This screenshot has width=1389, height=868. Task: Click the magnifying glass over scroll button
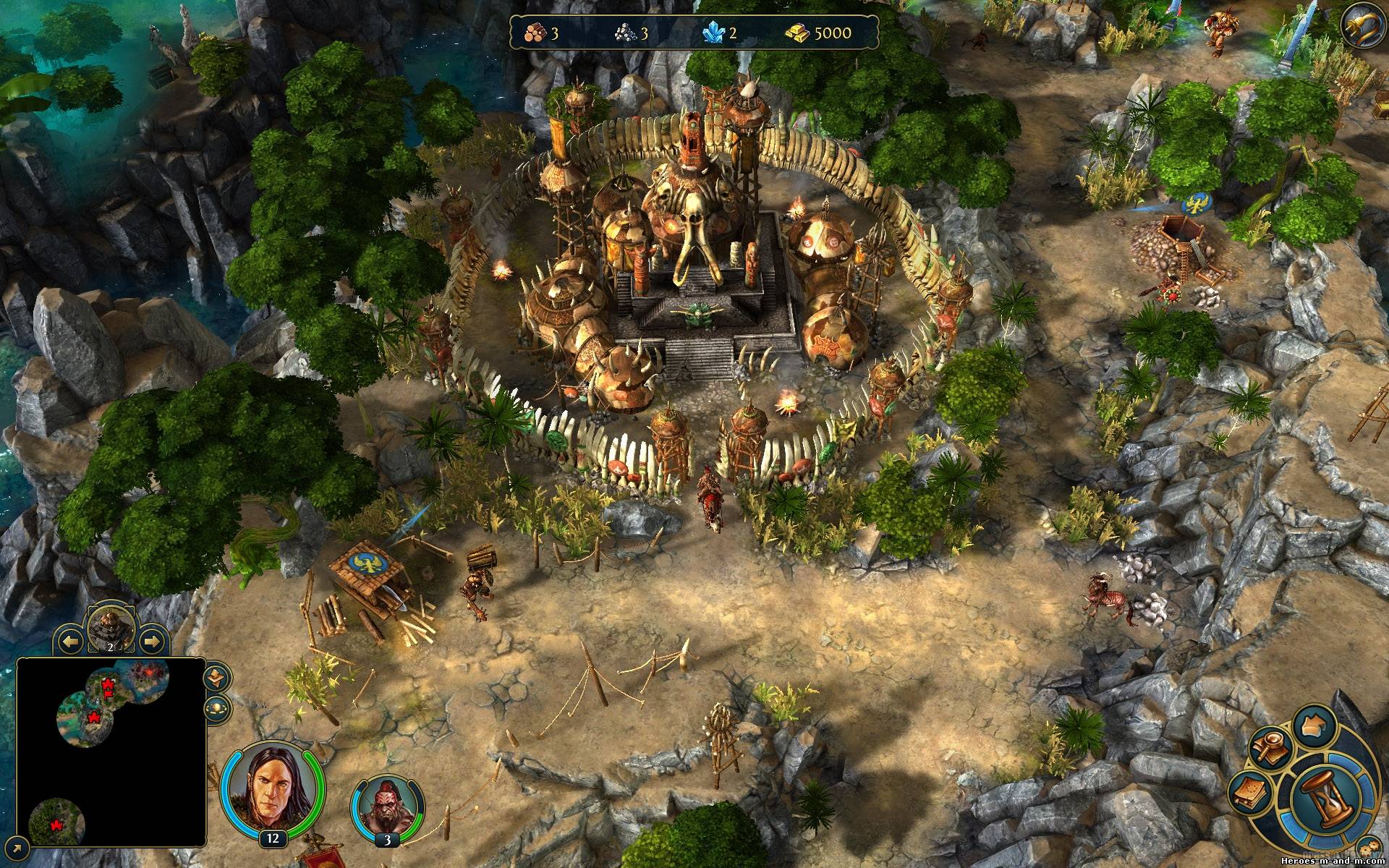tap(1270, 749)
